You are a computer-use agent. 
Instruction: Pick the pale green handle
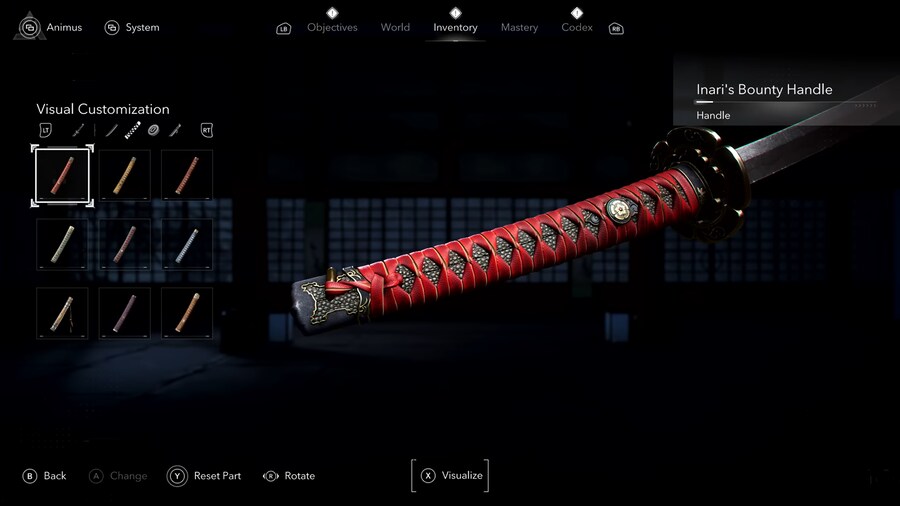coord(62,244)
